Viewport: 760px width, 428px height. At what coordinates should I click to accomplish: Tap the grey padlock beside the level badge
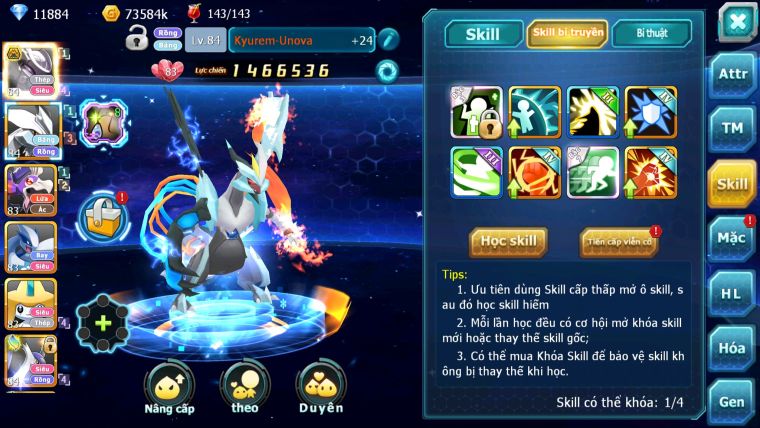tap(137, 39)
